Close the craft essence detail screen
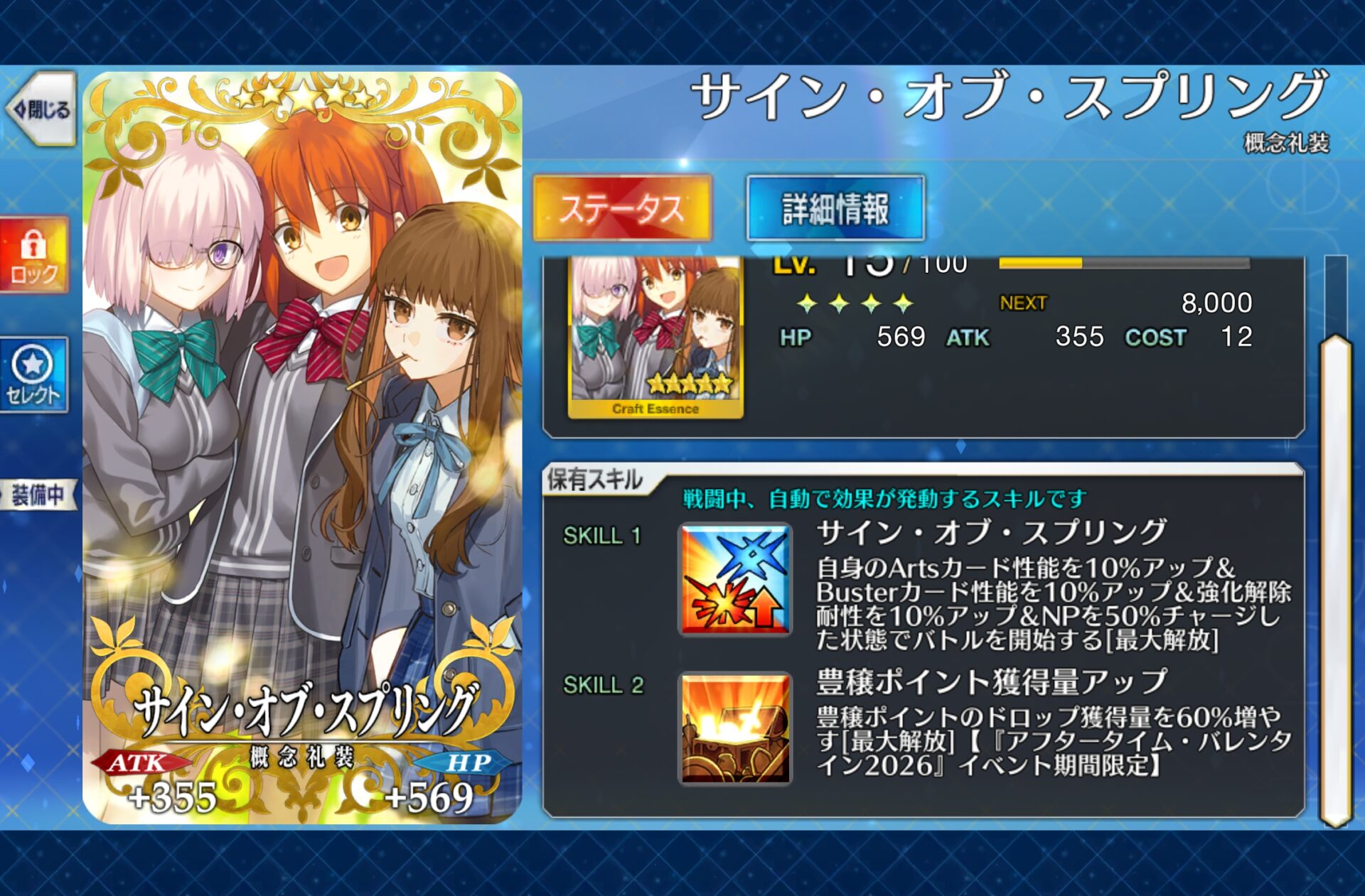The width and height of the screenshot is (1365, 896). click(41, 109)
